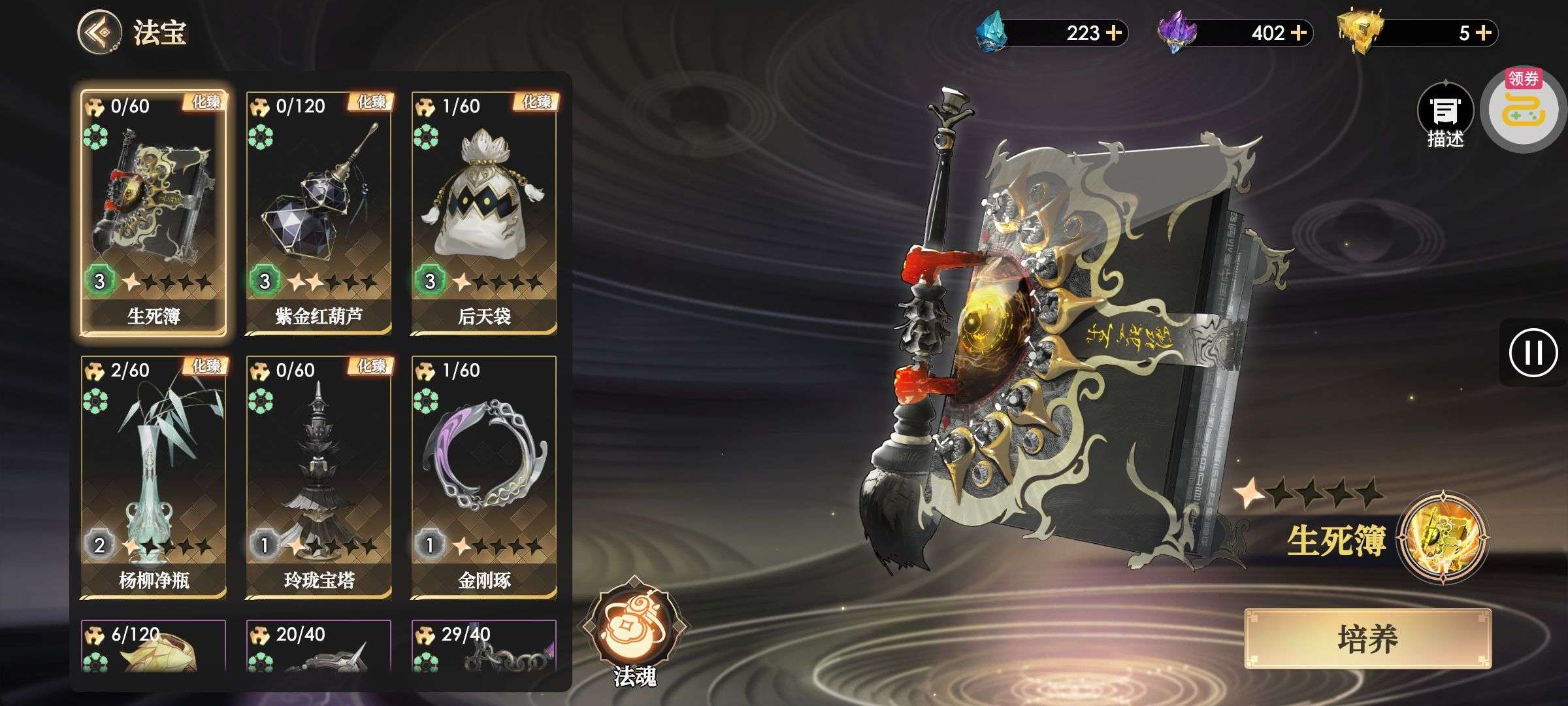The image size is (1568, 706).
Task: Choose the 后天袋 treasure card
Action: point(484,213)
